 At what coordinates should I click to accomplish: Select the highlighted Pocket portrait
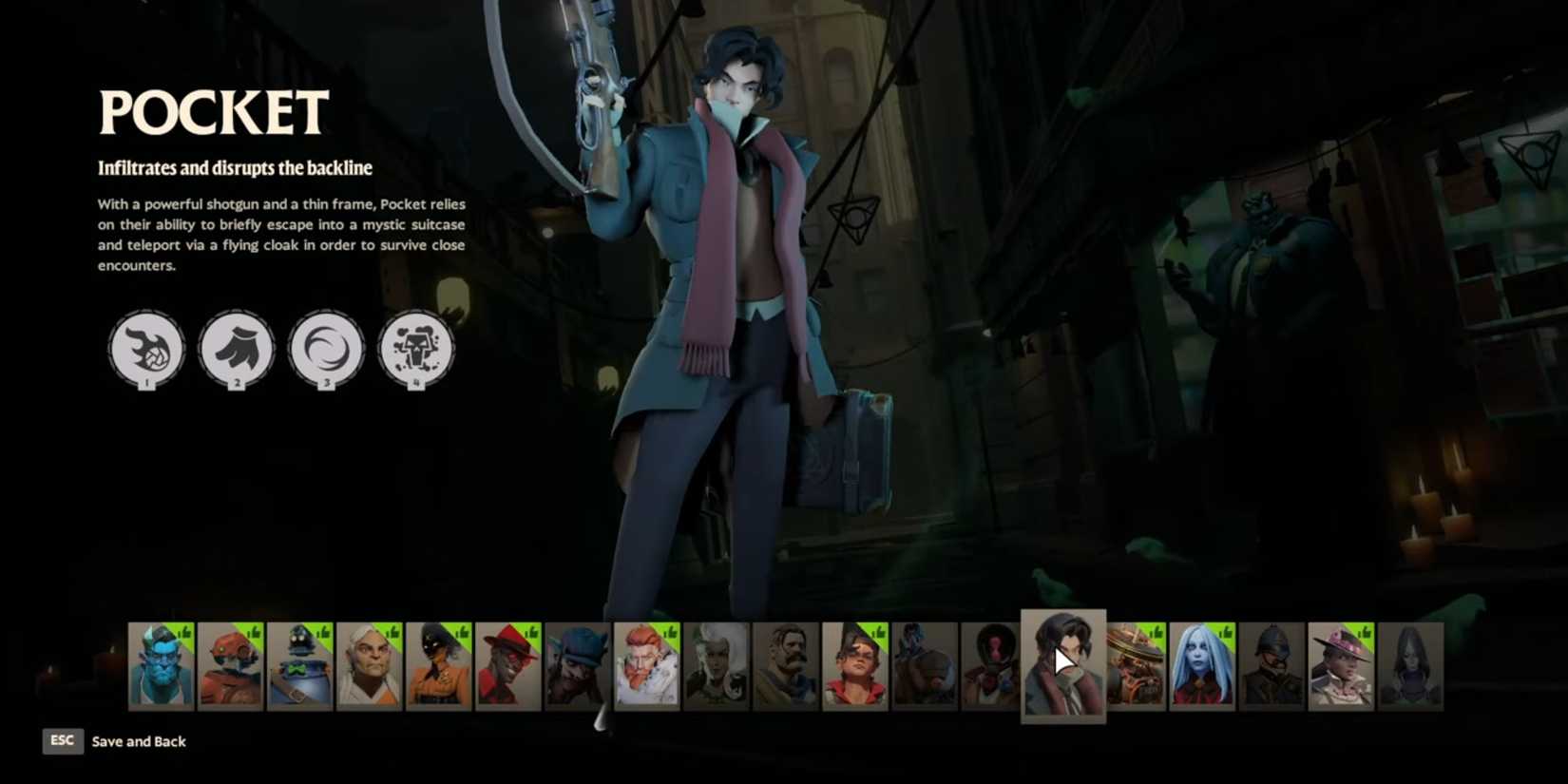[x=1062, y=664]
